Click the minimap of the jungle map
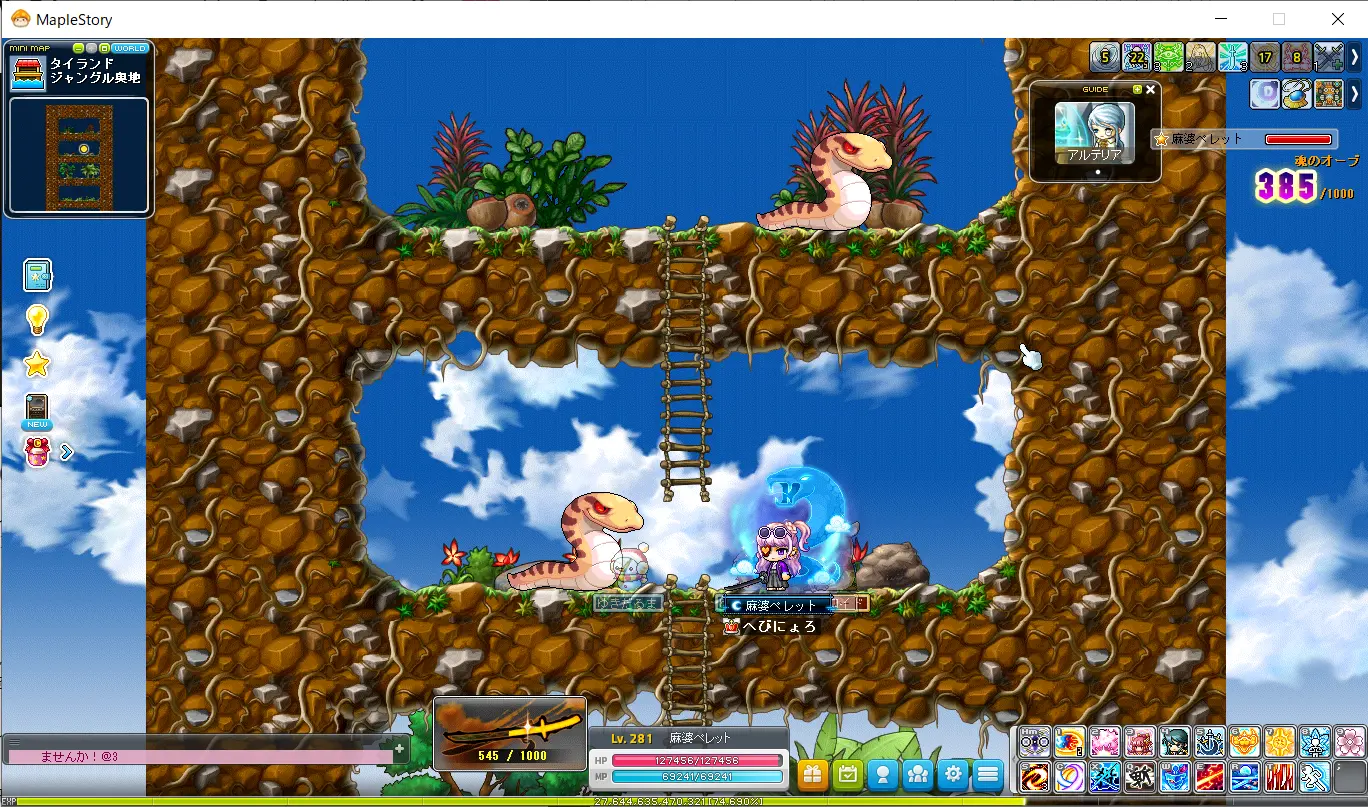Image resolution: width=1368 pixels, height=807 pixels. pos(79,154)
